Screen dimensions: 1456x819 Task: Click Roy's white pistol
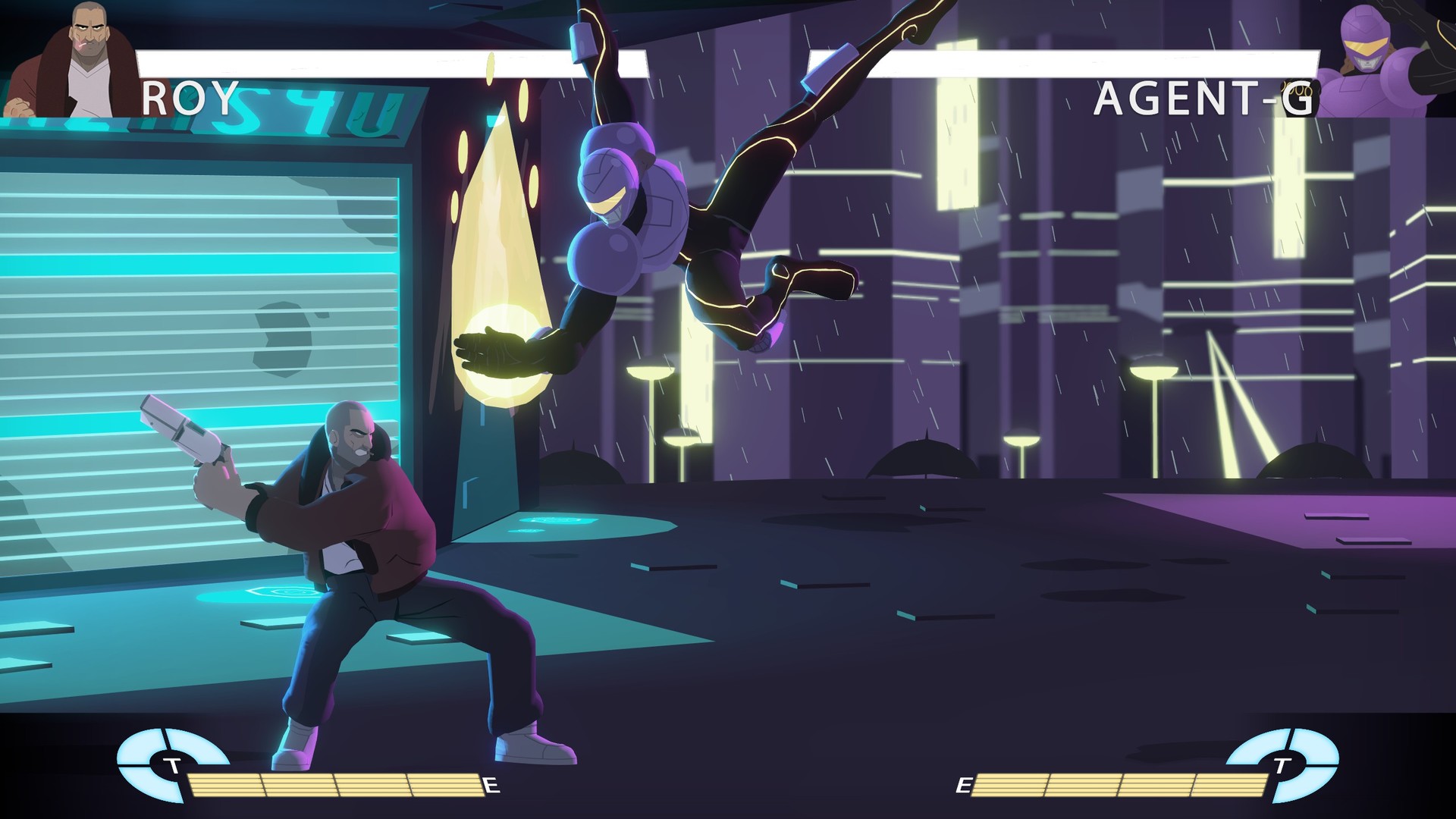point(182,432)
